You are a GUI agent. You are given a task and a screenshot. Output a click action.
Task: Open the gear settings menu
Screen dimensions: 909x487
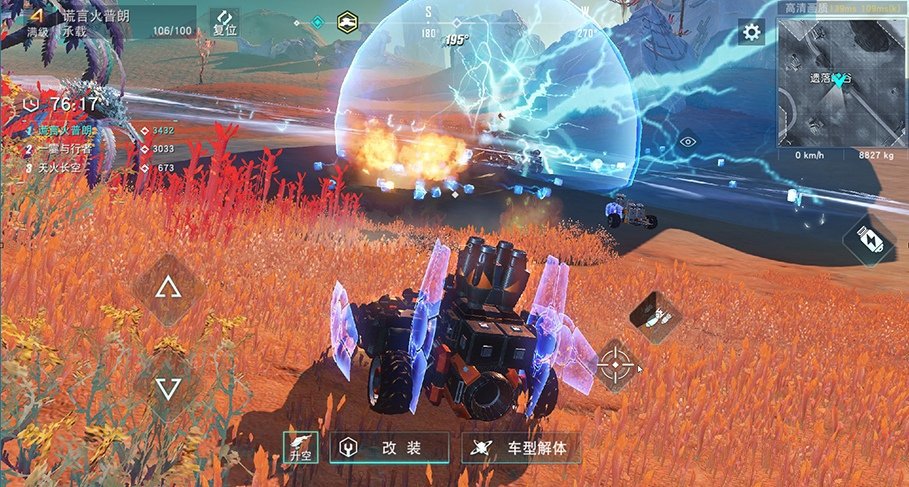(751, 32)
